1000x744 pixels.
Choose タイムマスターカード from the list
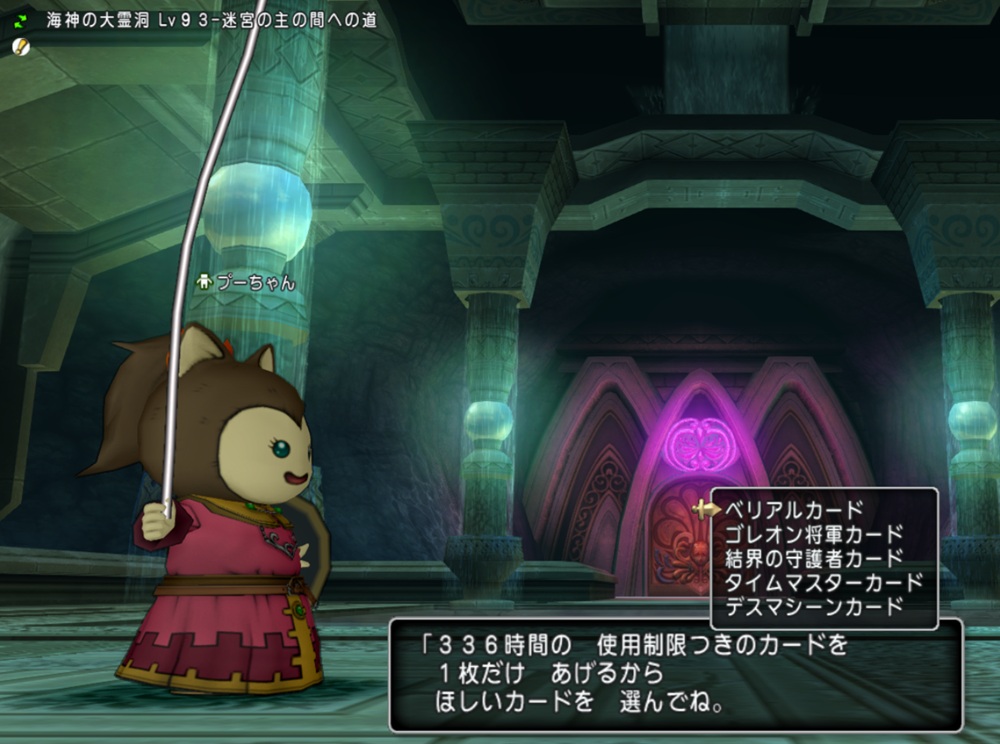[x=824, y=582]
